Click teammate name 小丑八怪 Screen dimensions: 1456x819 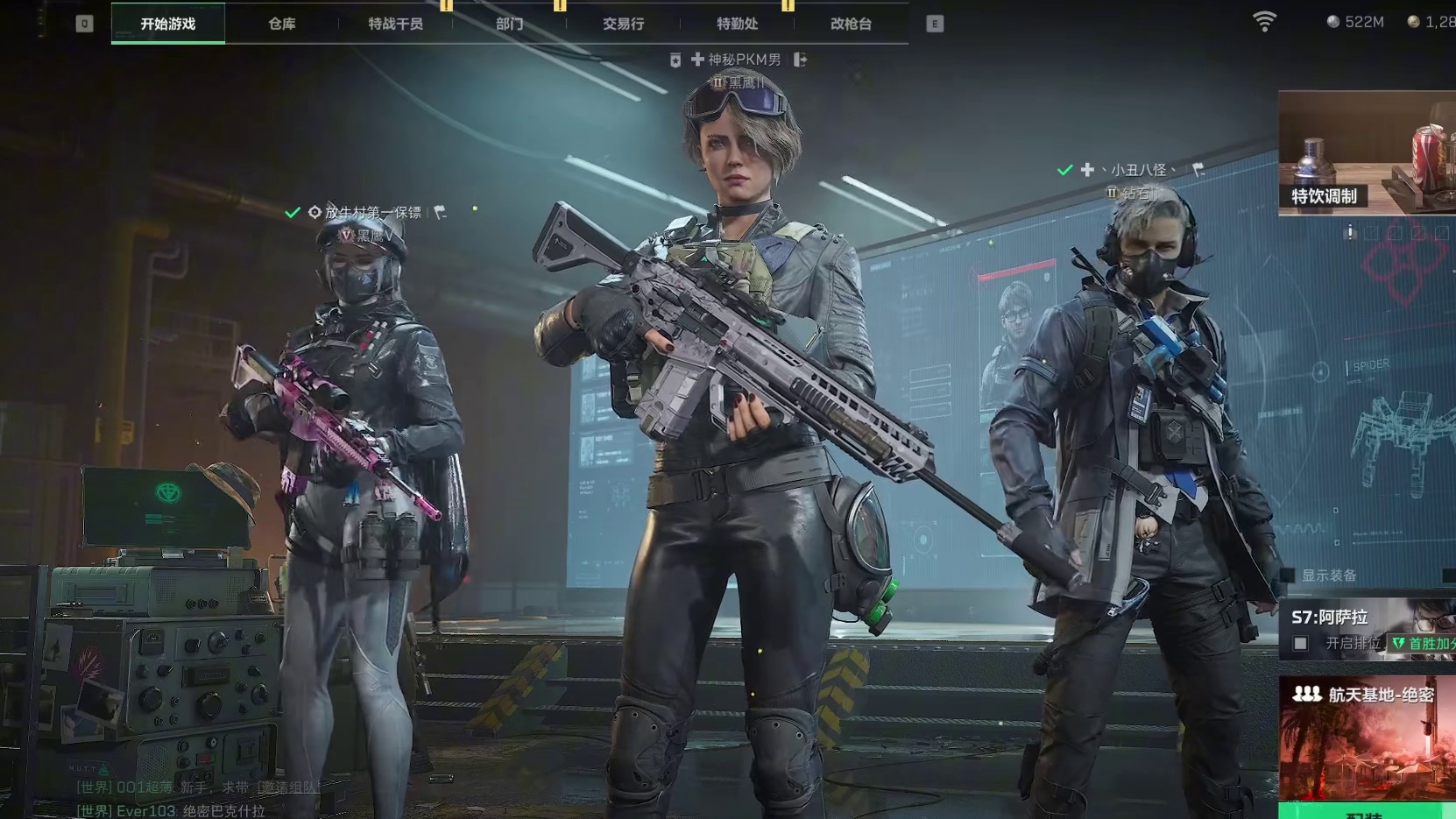[x=1138, y=170]
